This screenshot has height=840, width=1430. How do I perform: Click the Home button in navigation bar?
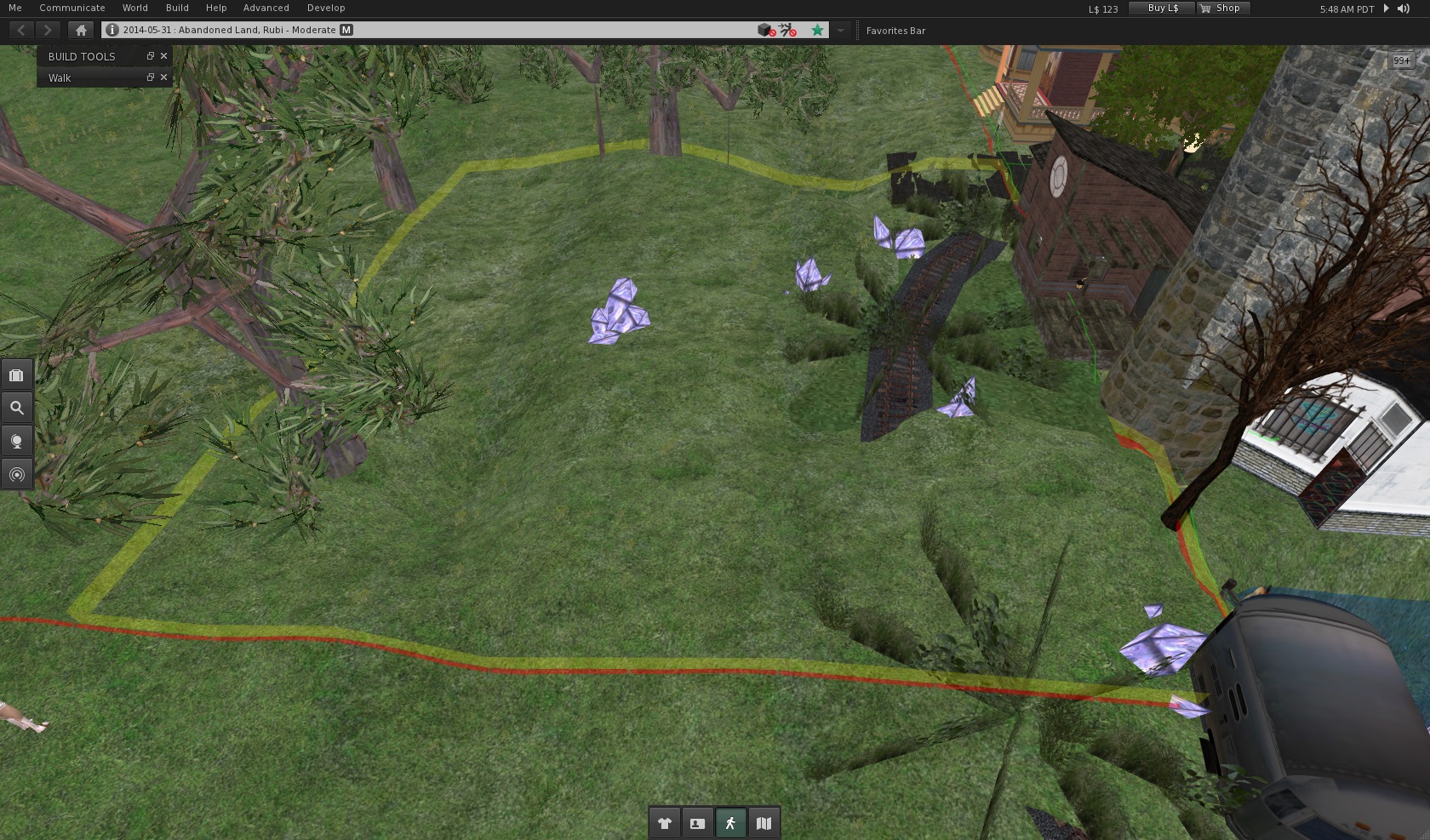(81, 30)
